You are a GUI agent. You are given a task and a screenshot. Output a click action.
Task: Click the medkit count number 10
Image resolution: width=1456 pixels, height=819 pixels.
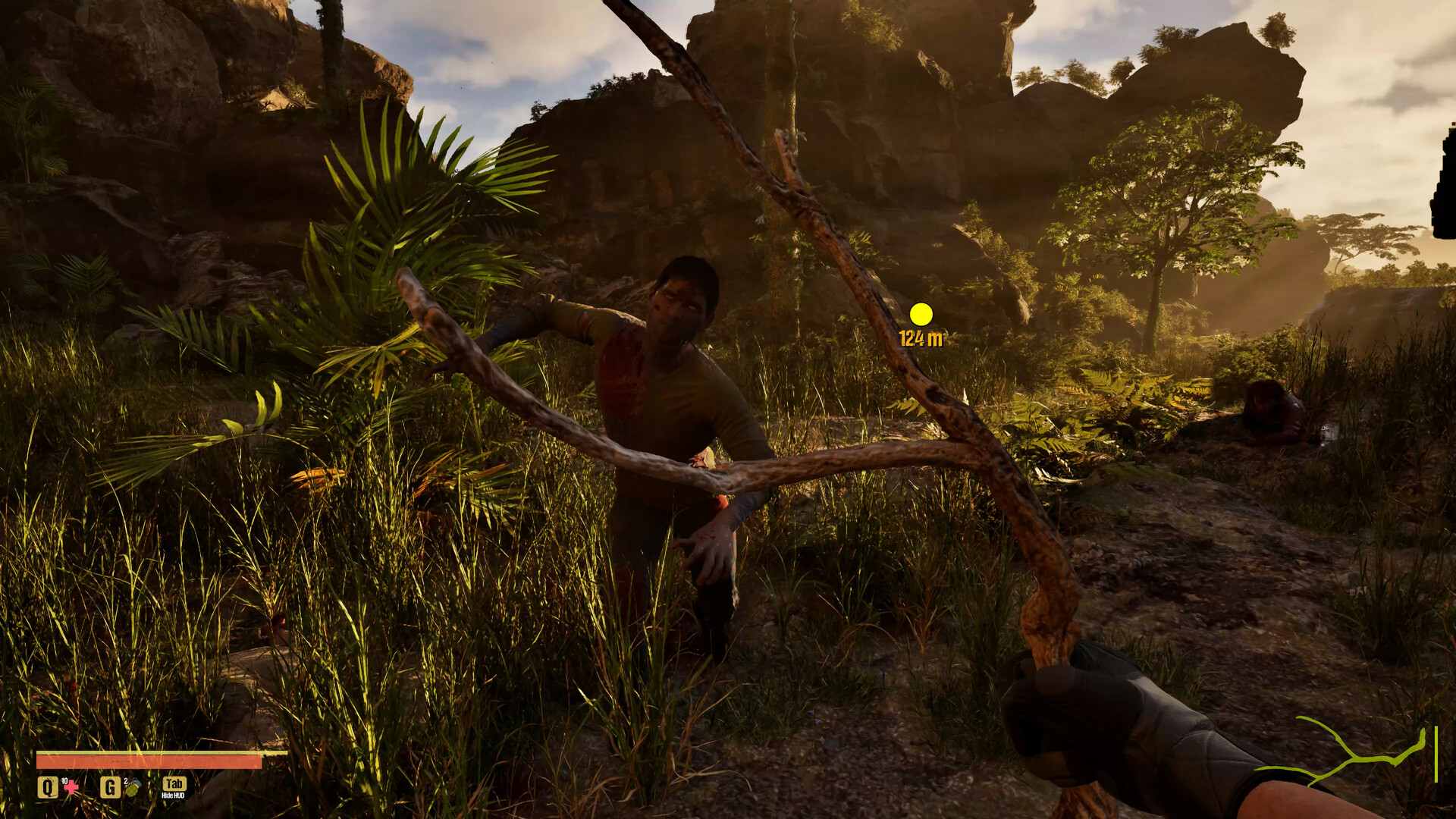[64, 780]
